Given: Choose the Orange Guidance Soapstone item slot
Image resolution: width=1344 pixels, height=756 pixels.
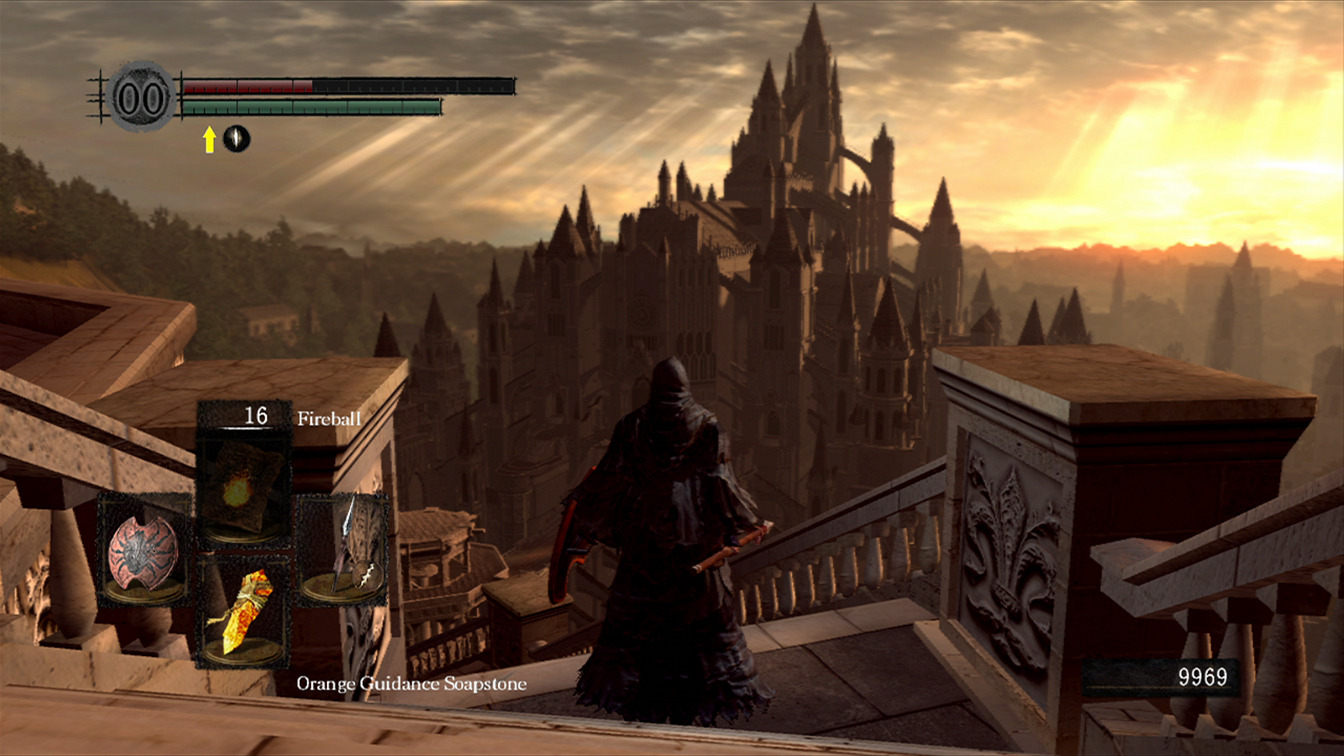Looking at the screenshot, I should pos(243,612).
